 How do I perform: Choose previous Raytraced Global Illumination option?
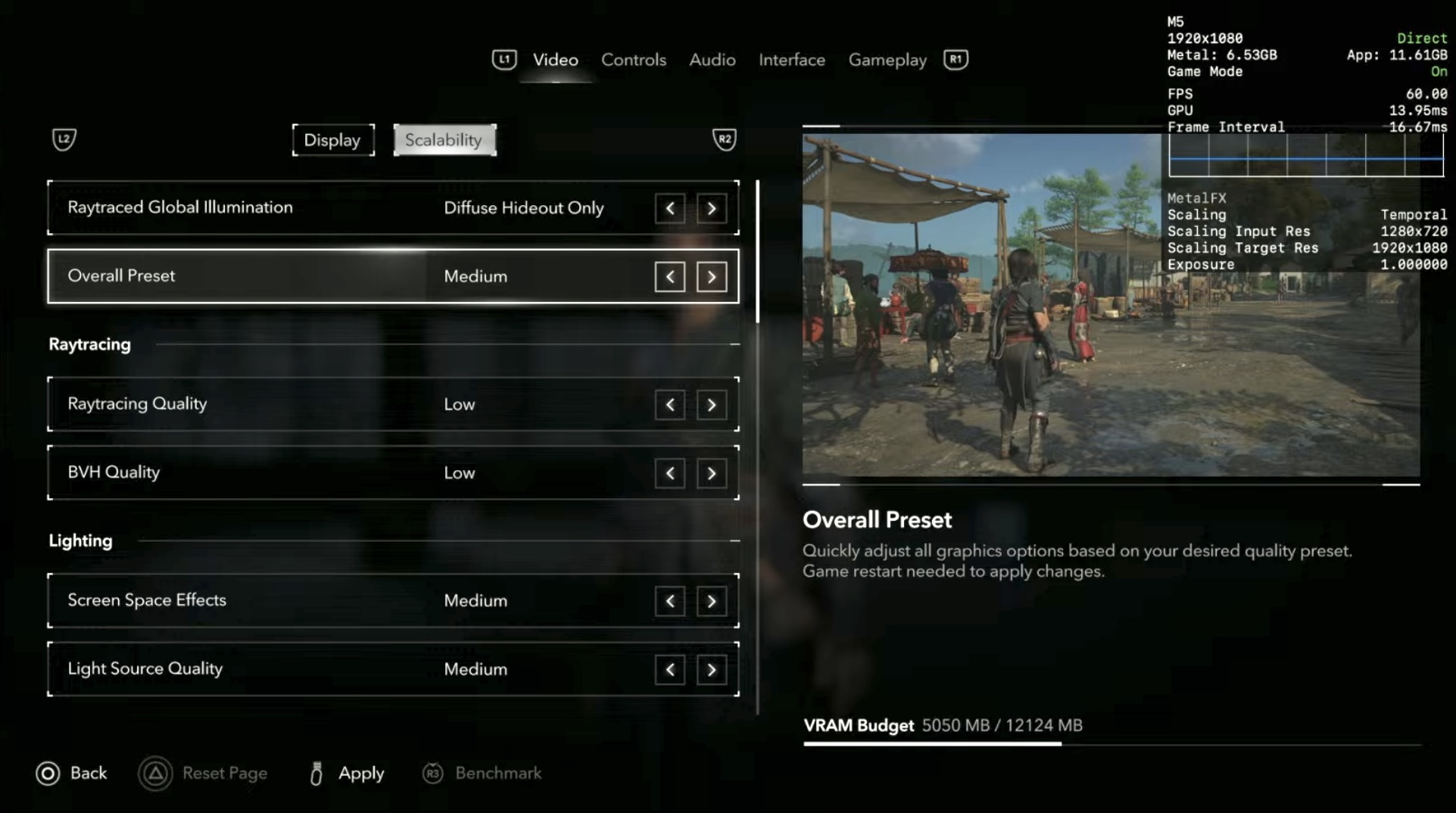(670, 208)
